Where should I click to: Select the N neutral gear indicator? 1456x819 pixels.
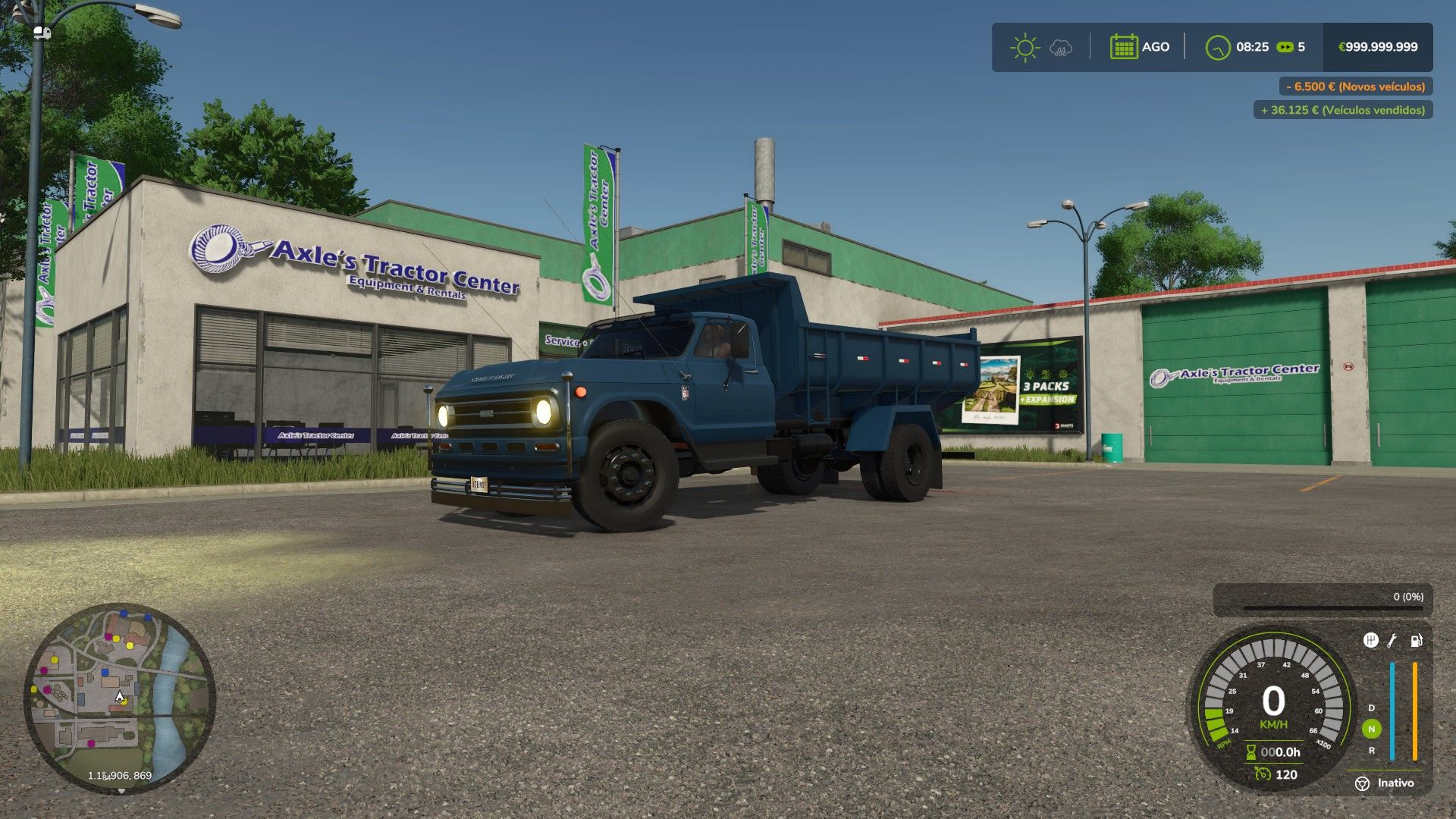click(x=1371, y=729)
